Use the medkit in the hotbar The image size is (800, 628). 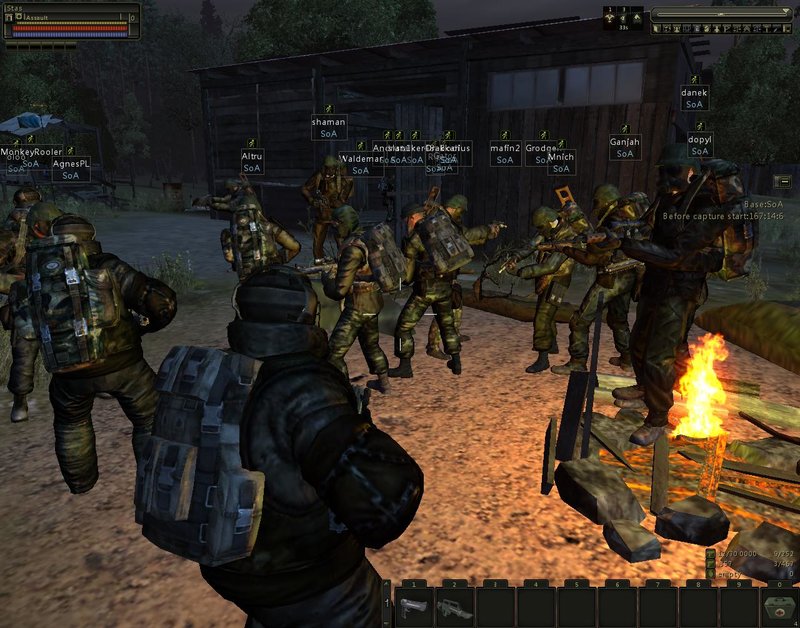tap(779, 607)
